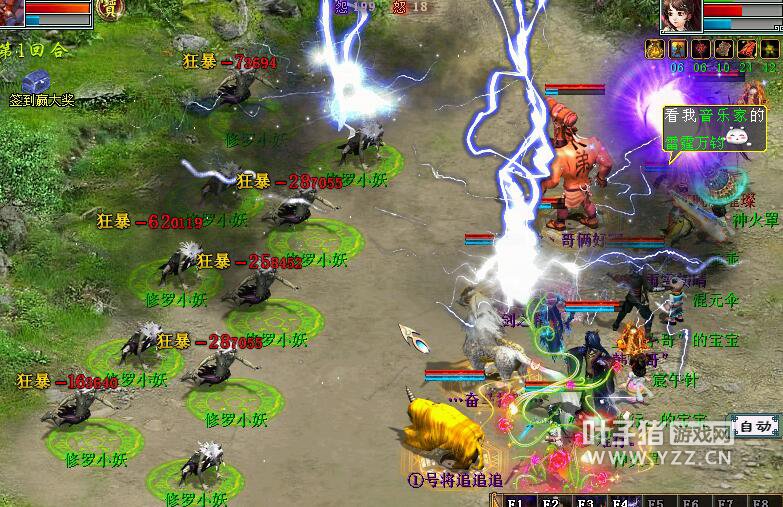783x507 pixels.
Task: Select the F3 hotbar slot
Action: tap(586, 501)
